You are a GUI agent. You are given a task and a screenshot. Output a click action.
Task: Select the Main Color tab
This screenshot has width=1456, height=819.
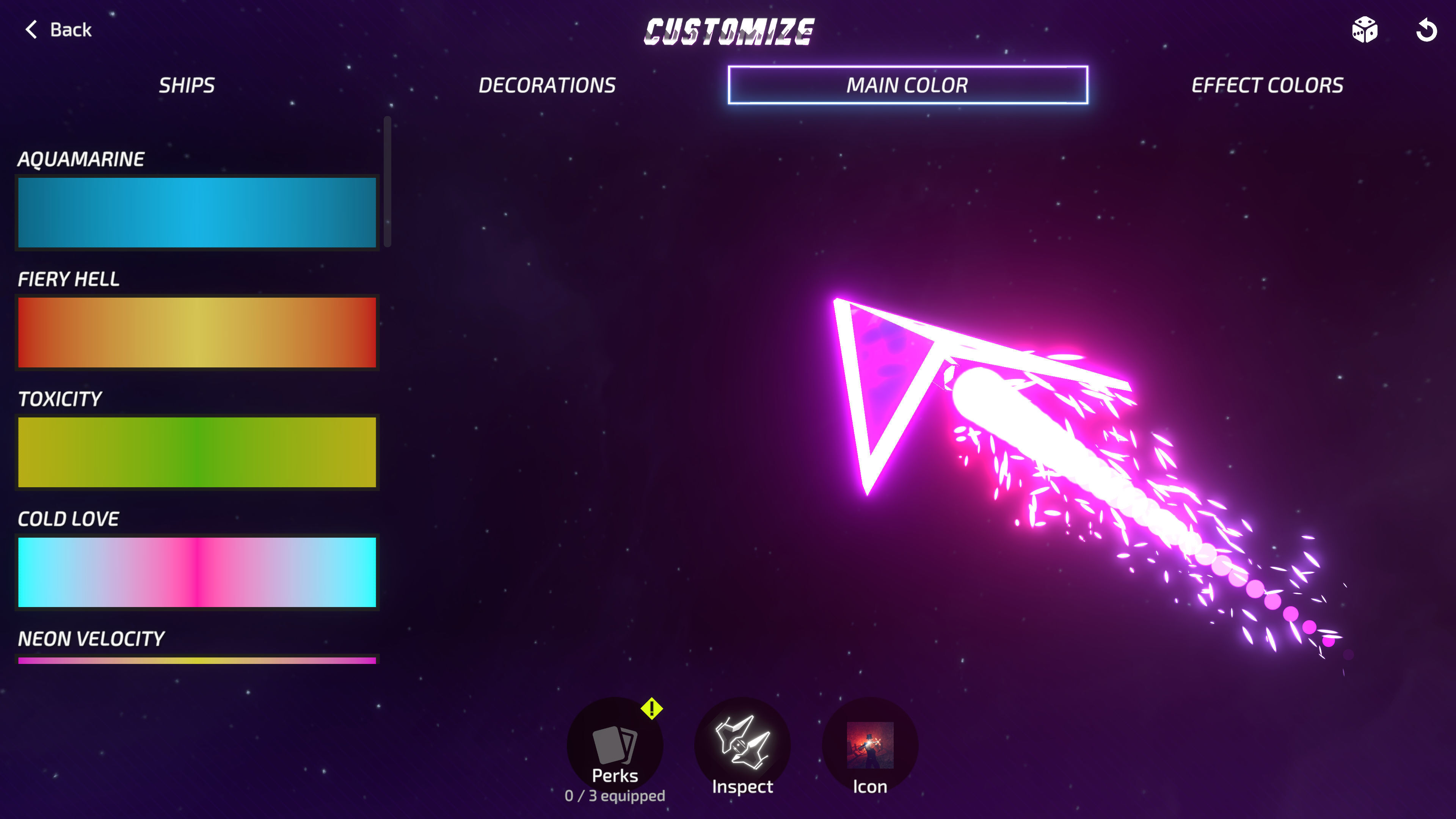[907, 85]
